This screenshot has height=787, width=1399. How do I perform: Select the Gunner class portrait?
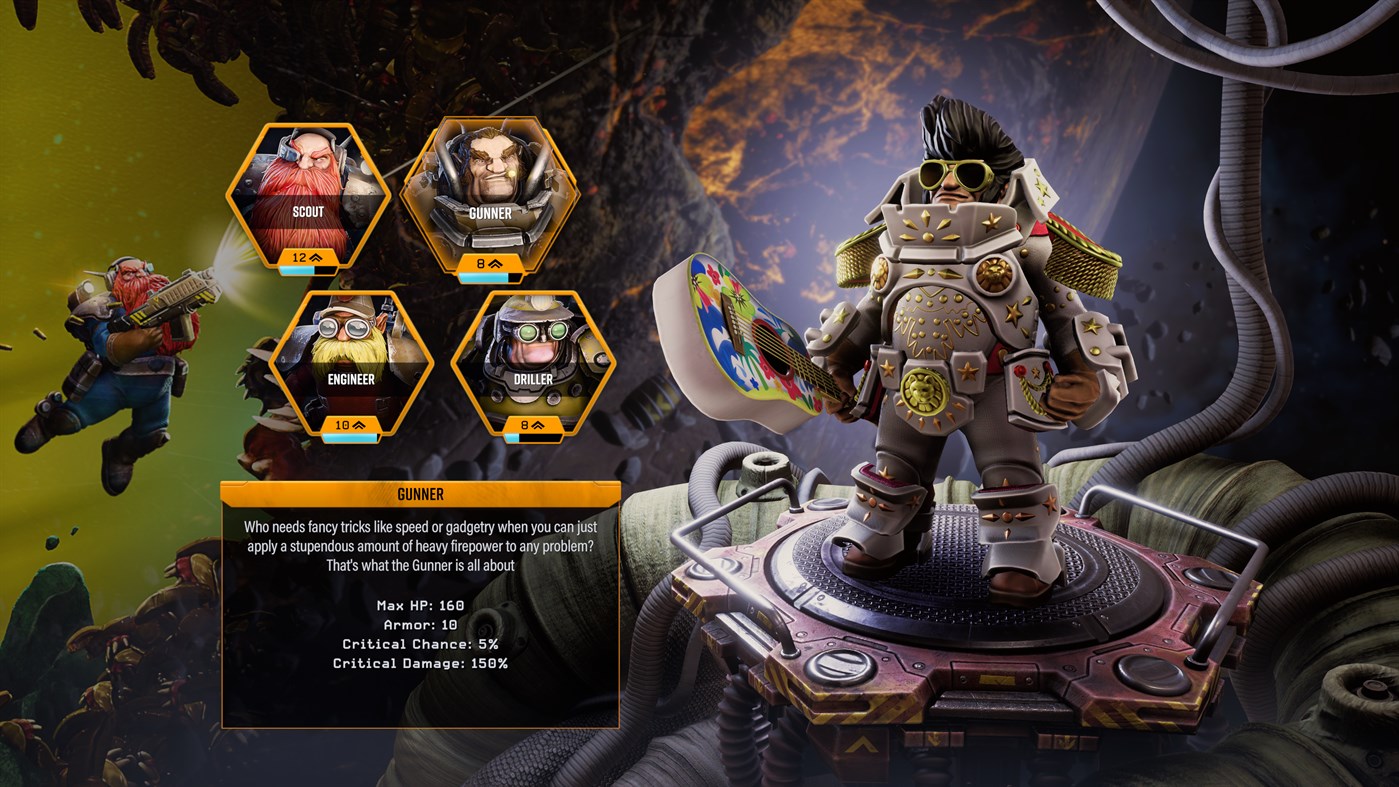pyautogui.click(x=490, y=195)
